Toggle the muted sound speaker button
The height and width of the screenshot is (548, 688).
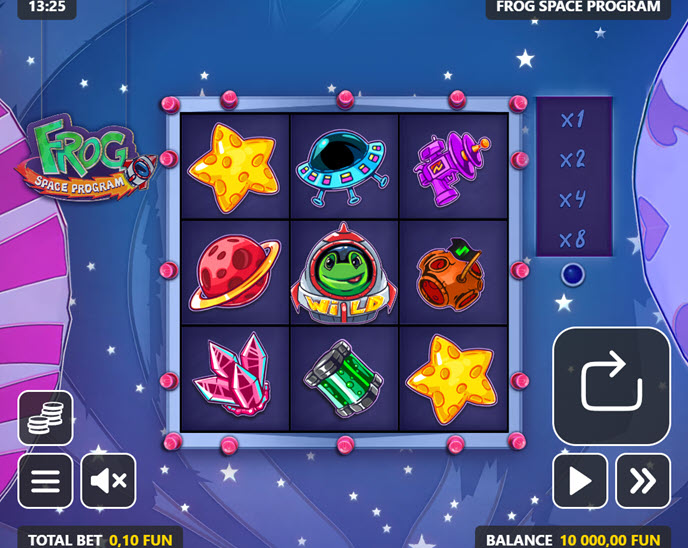108,481
